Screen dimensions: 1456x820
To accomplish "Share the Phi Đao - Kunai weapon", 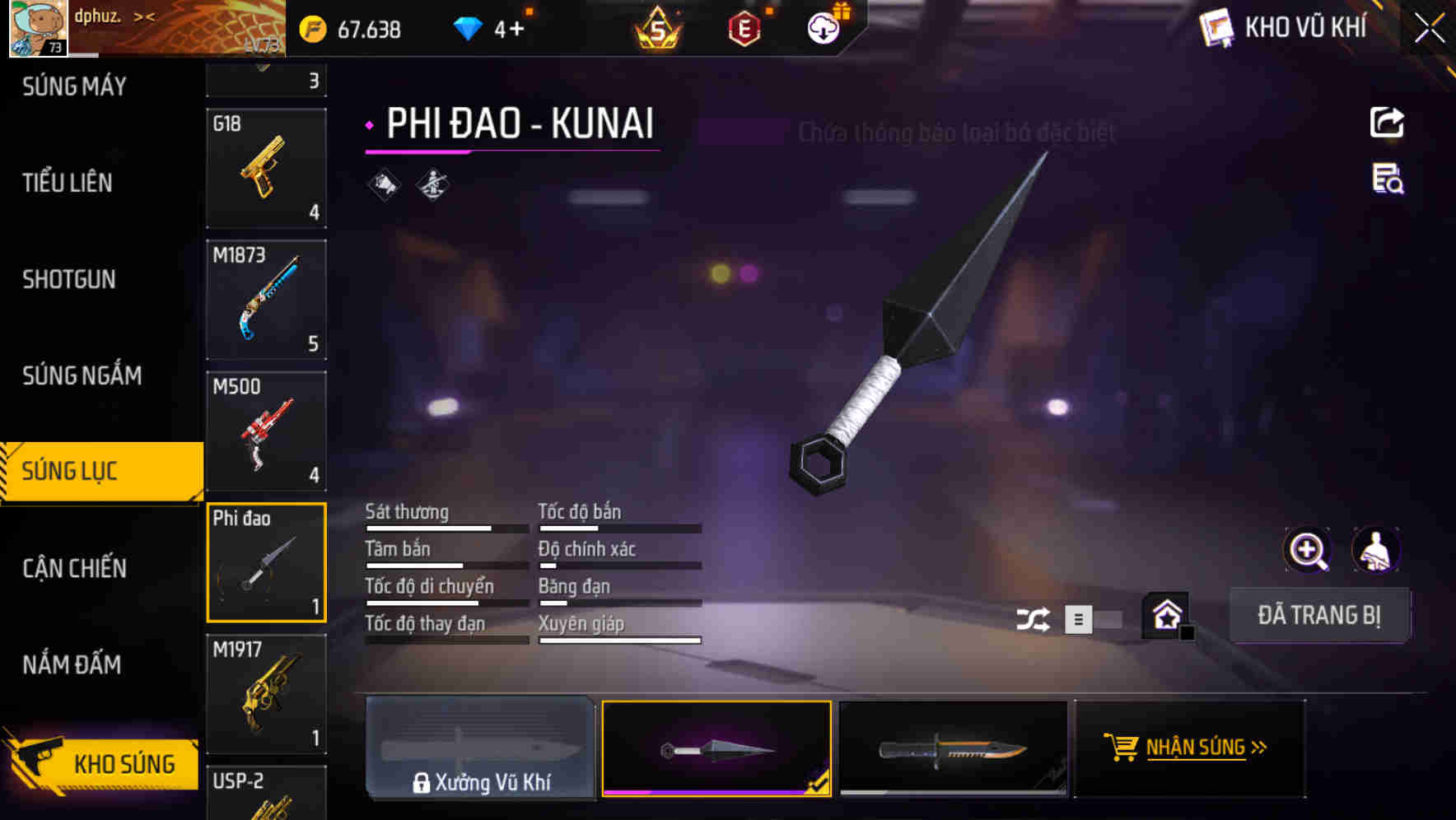I will [1387, 122].
